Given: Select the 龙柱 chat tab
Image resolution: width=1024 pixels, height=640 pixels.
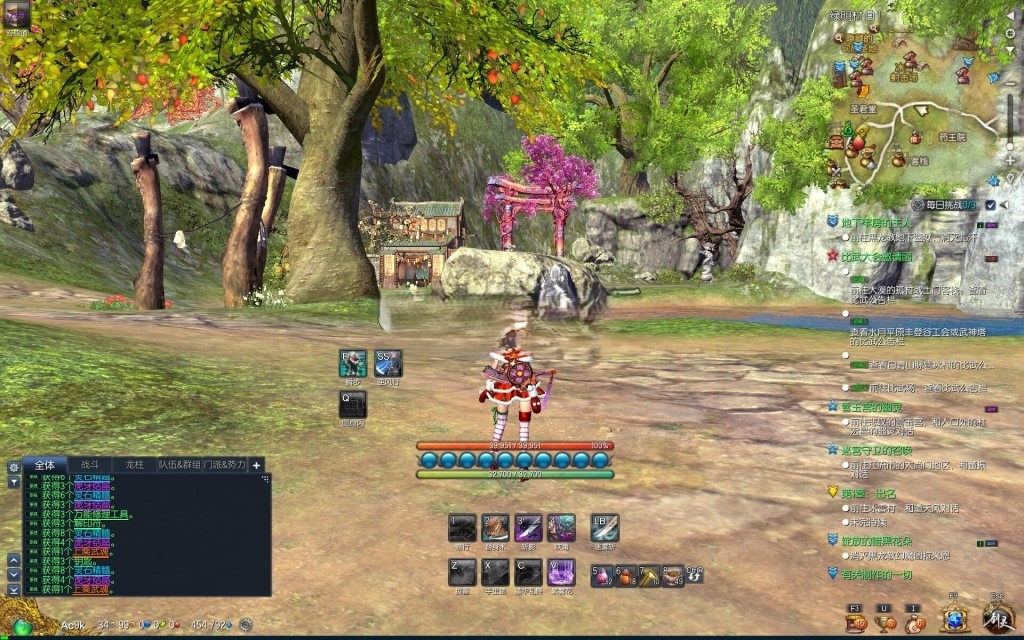Looking at the screenshot, I should click(134, 465).
